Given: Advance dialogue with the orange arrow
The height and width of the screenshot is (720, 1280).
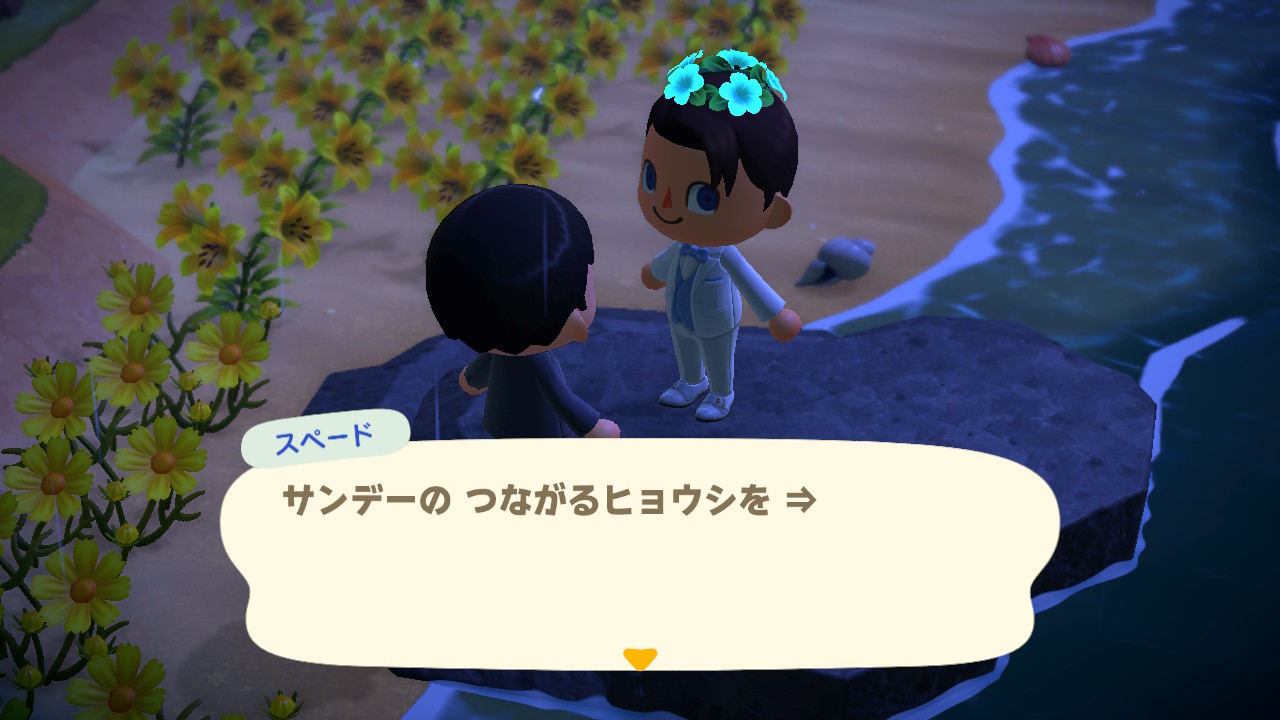Looking at the screenshot, I should [639, 658].
